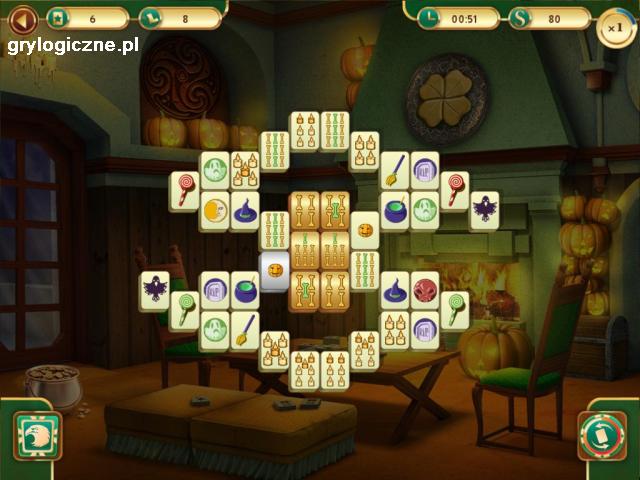
Task: Select the crow tile beside the green lollipop
Action: pos(154,290)
